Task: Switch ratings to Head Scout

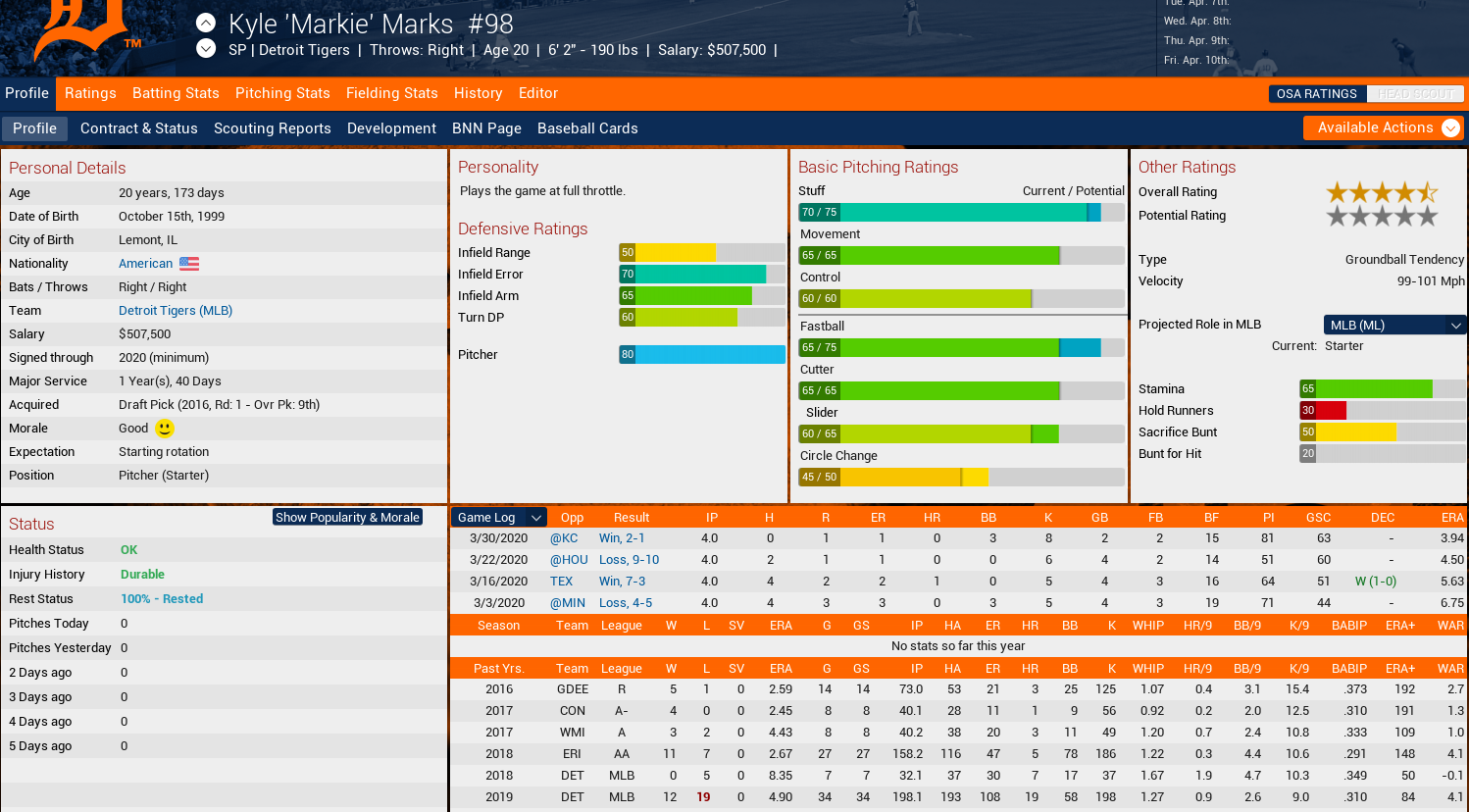Action: coord(1415,94)
